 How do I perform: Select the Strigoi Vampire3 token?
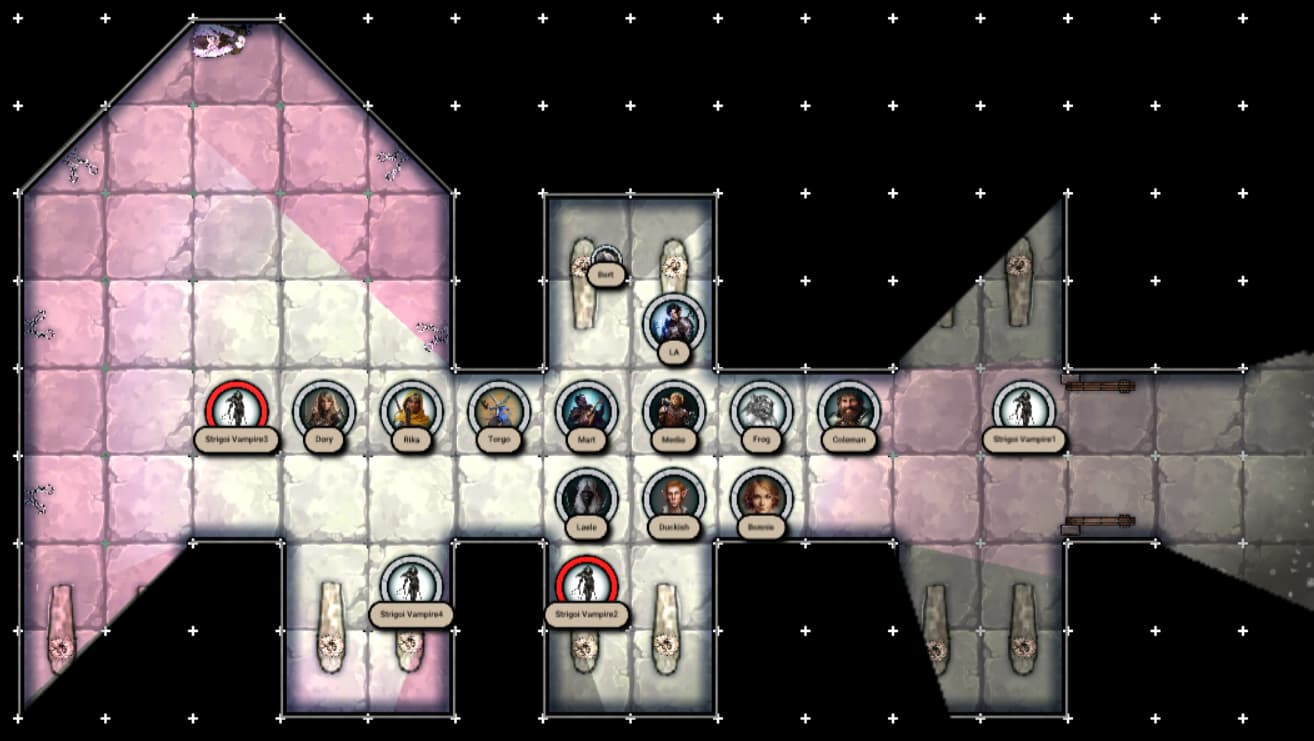tap(238, 409)
